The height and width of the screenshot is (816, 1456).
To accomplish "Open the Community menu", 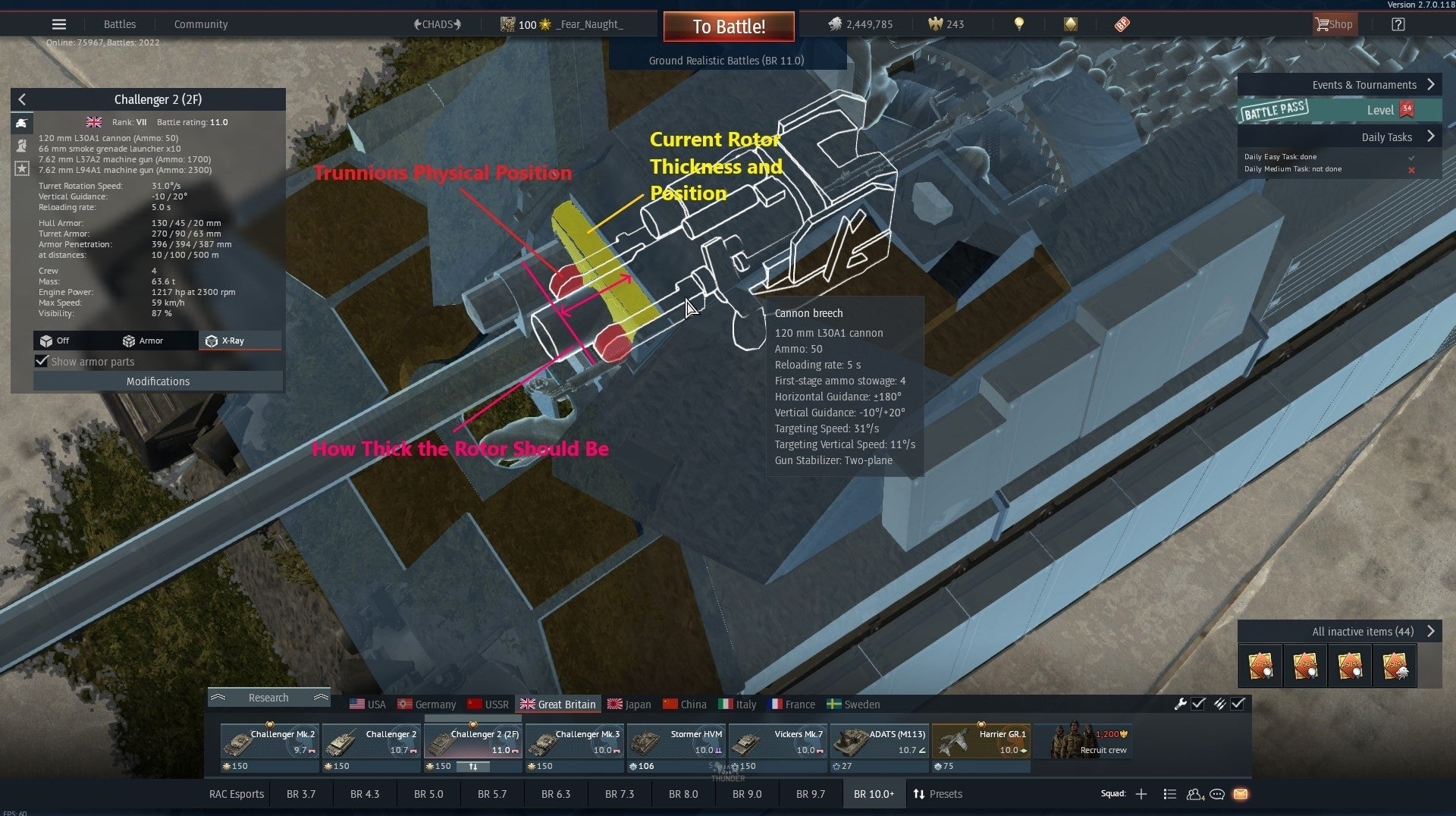I will tap(200, 24).
